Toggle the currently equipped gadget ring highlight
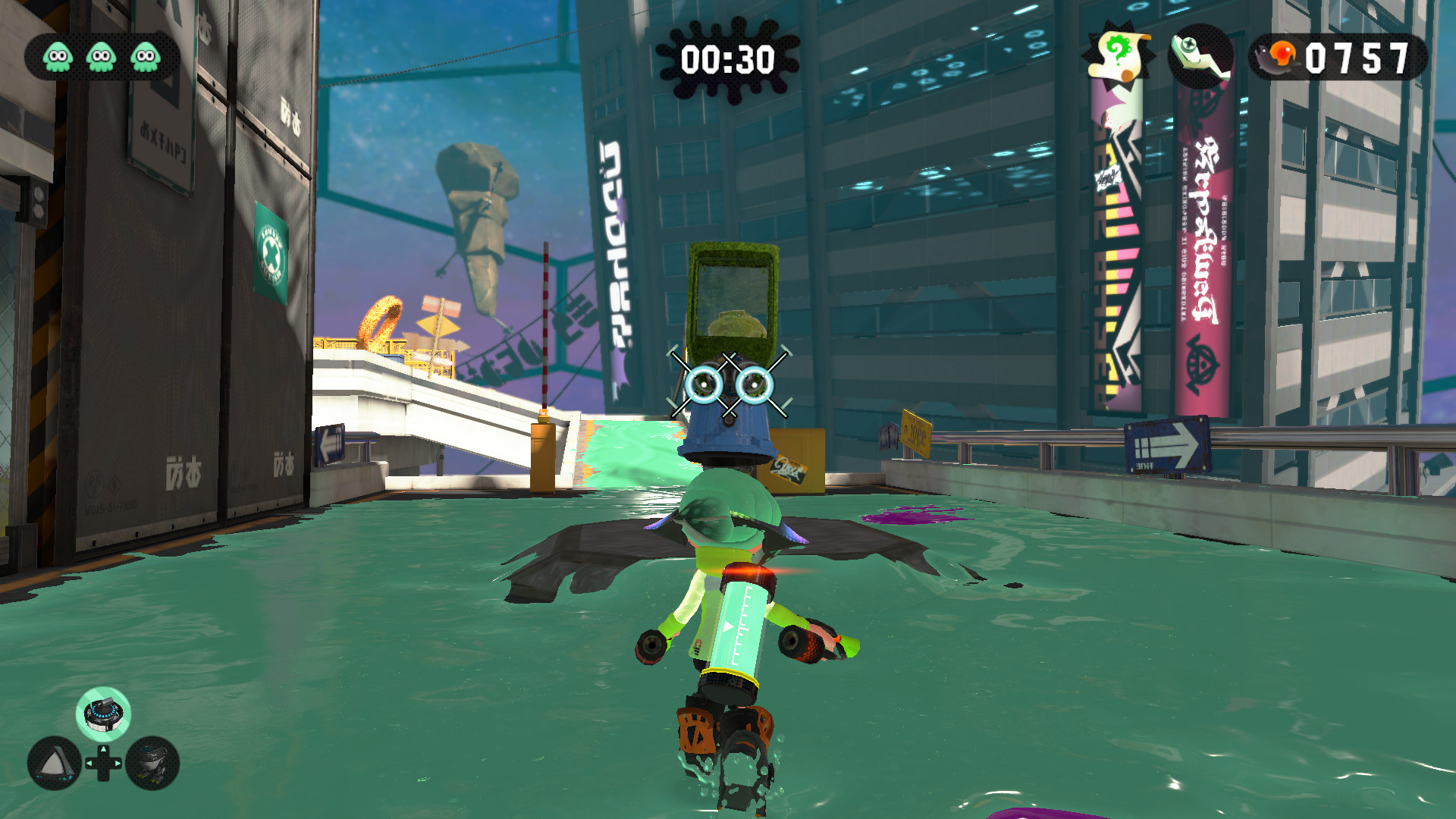The height and width of the screenshot is (819, 1456). pyautogui.click(x=102, y=713)
